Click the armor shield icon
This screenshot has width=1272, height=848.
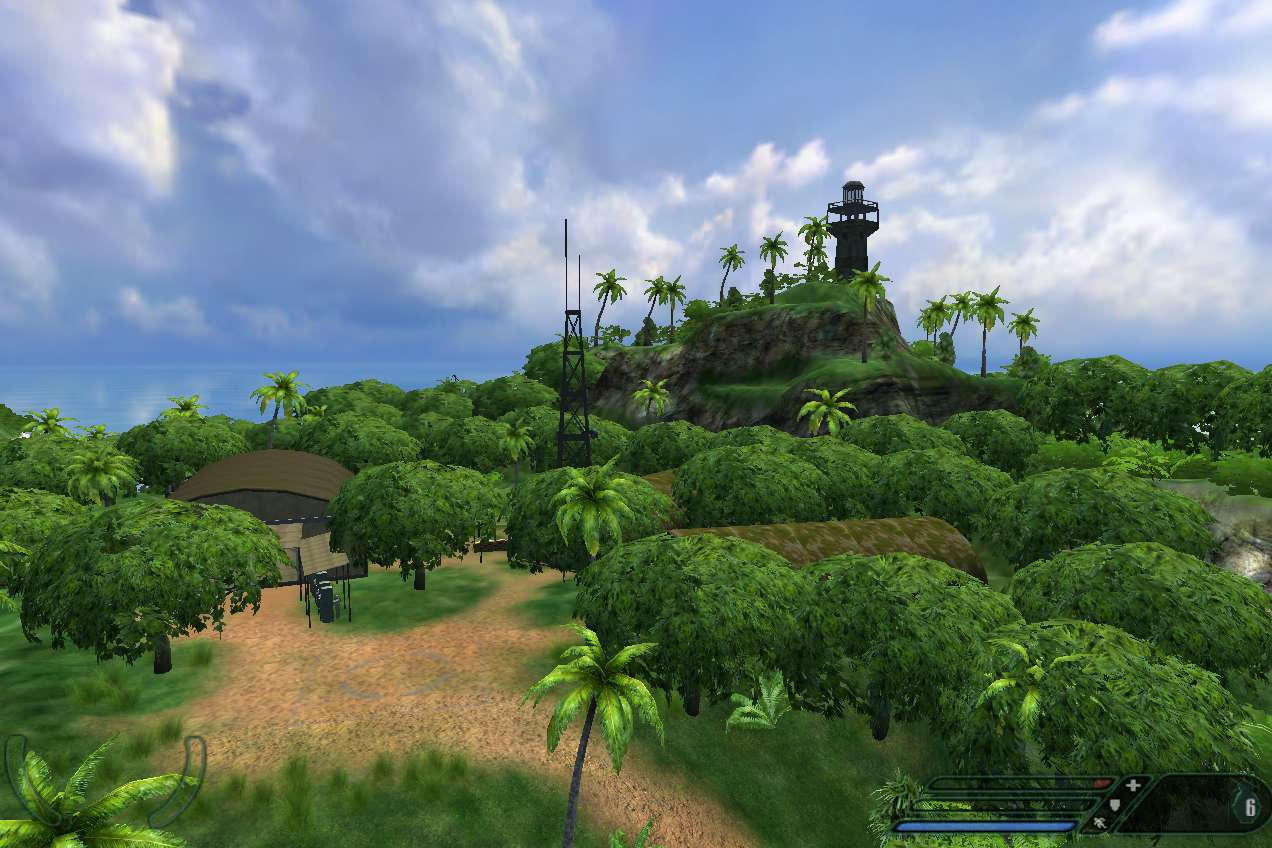(x=1117, y=804)
